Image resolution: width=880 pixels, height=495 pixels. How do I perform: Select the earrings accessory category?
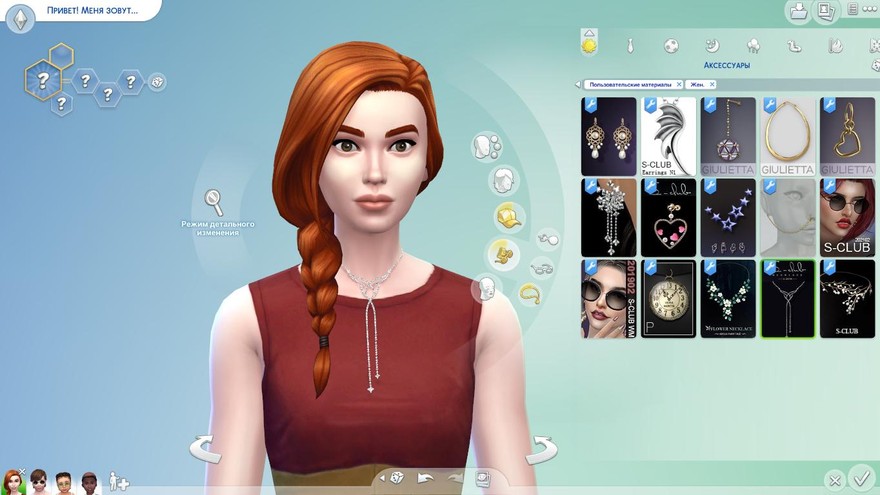point(548,239)
